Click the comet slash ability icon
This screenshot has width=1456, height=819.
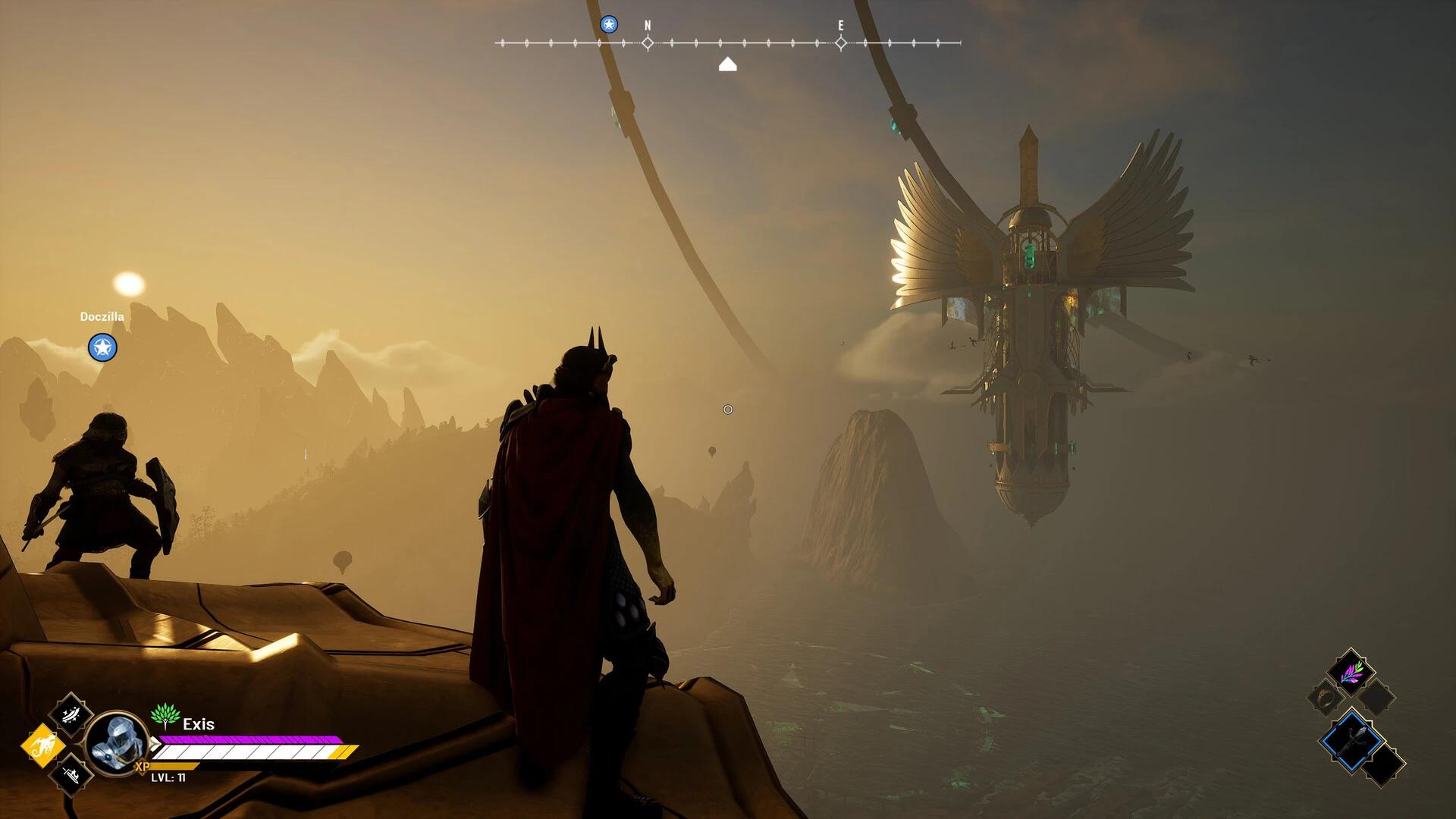tap(70, 714)
